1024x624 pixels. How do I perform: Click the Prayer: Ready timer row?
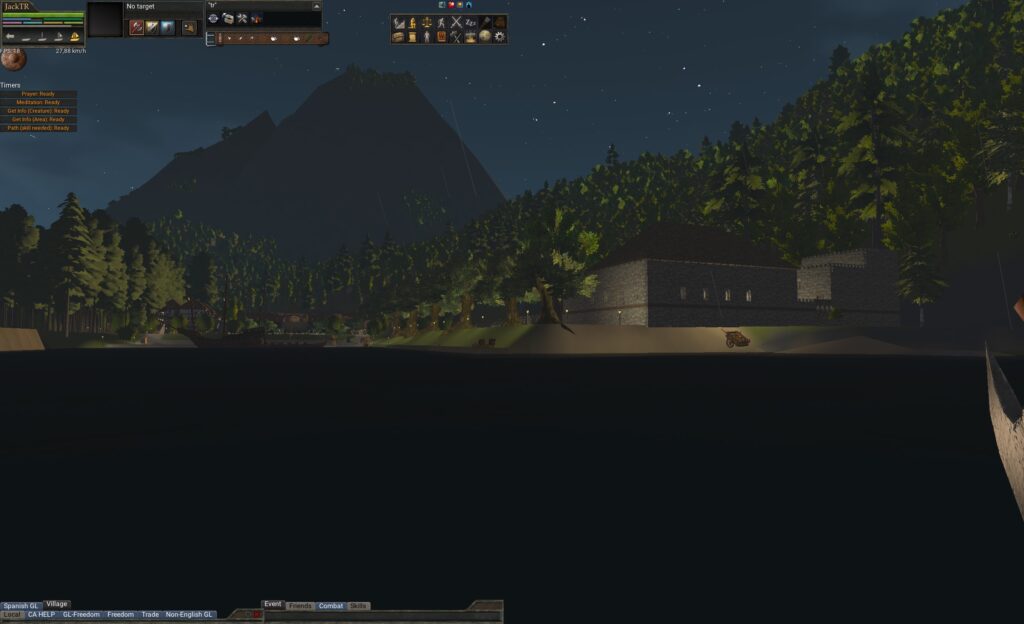(x=39, y=94)
